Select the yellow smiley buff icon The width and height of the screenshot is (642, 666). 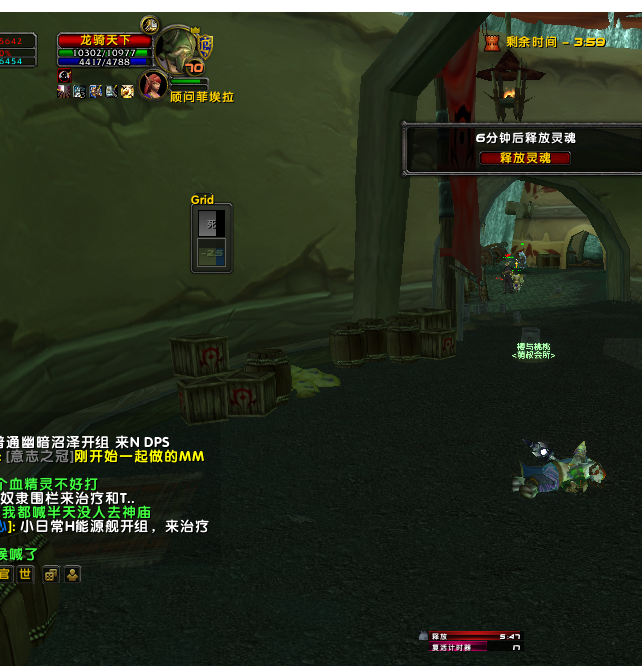[x=127, y=91]
